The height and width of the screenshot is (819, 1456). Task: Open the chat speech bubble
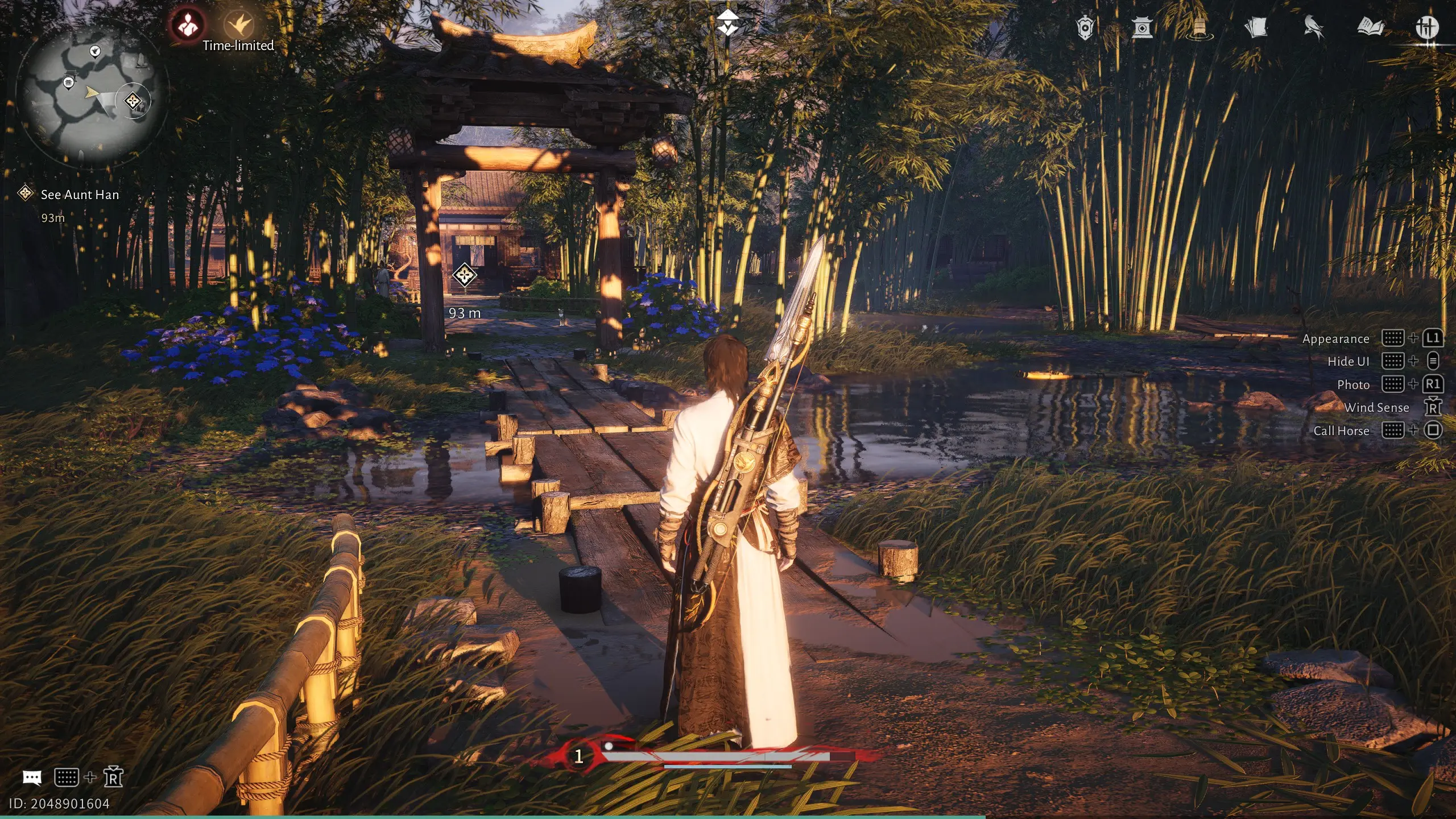32,777
